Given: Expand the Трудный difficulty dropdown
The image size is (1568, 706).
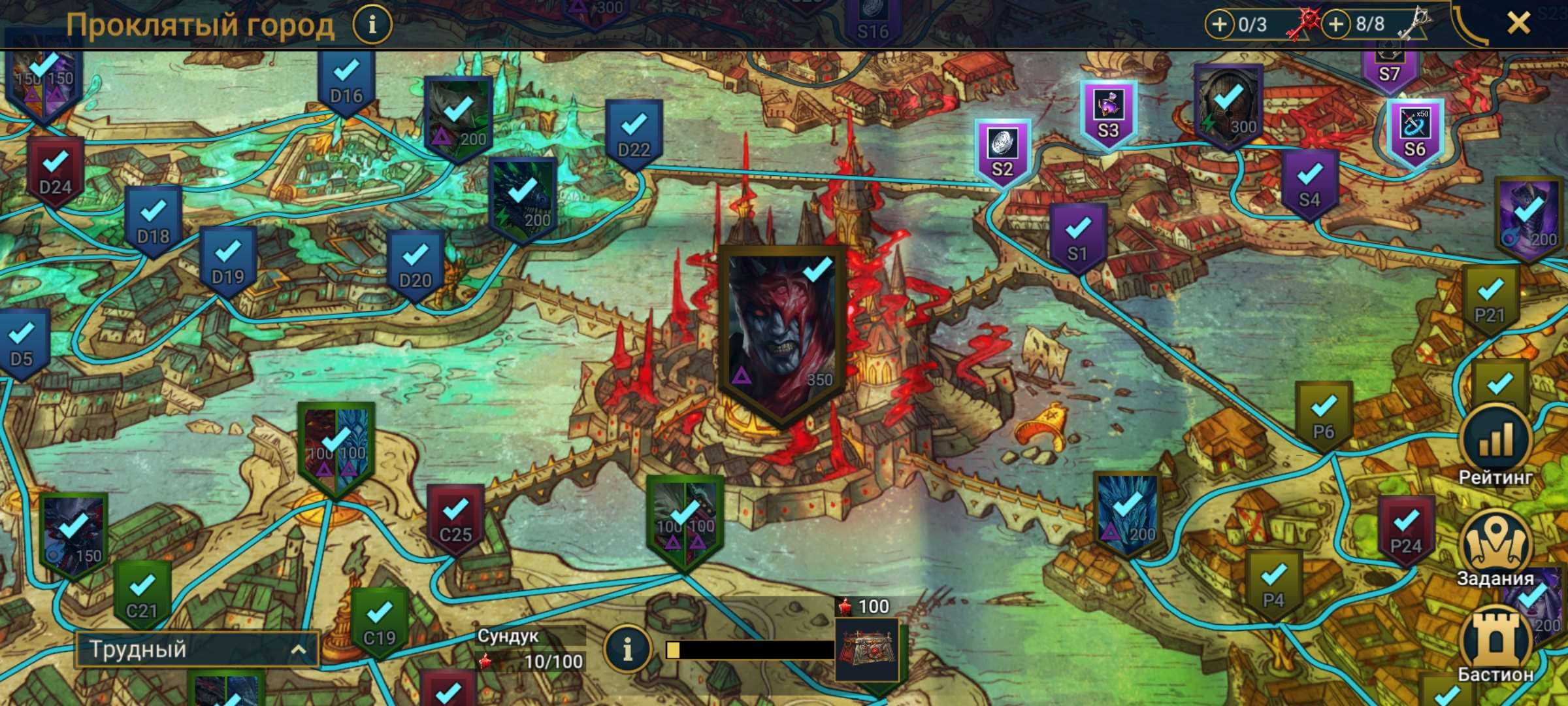Looking at the screenshot, I should [x=197, y=649].
